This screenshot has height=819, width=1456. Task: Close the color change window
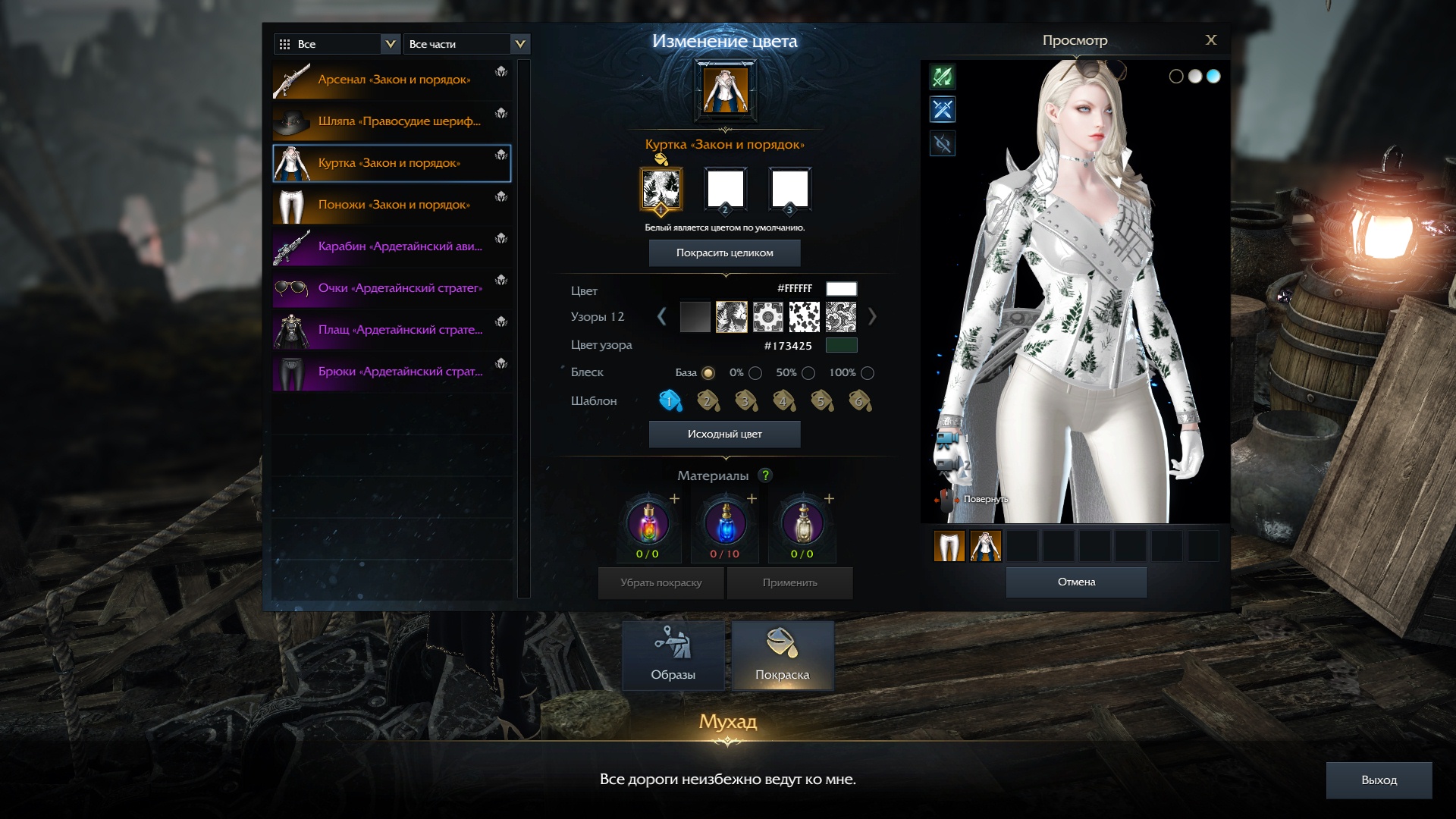(x=1210, y=40)
